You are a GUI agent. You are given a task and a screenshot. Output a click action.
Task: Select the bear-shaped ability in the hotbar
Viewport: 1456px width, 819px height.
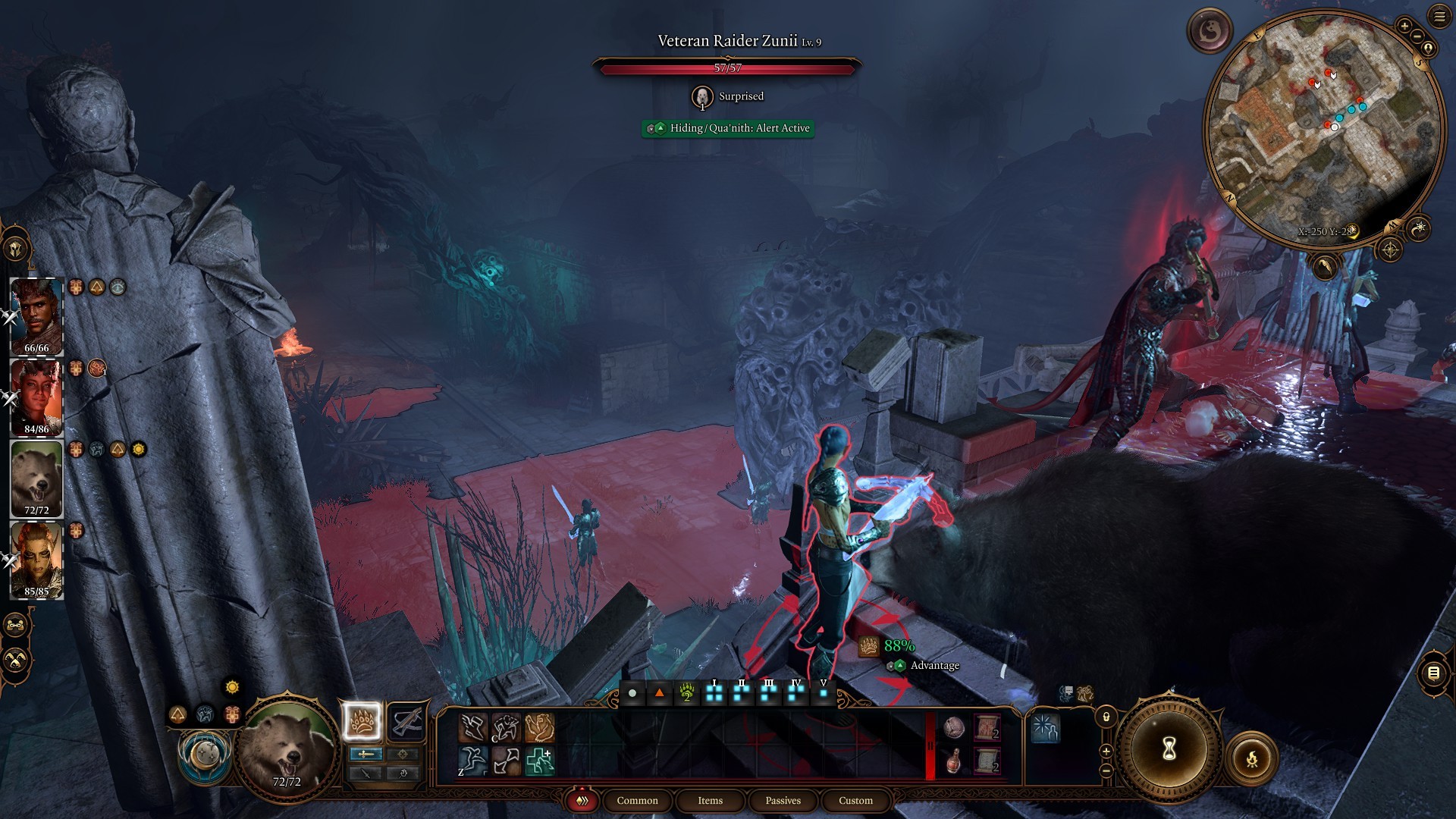coord(539,728)
